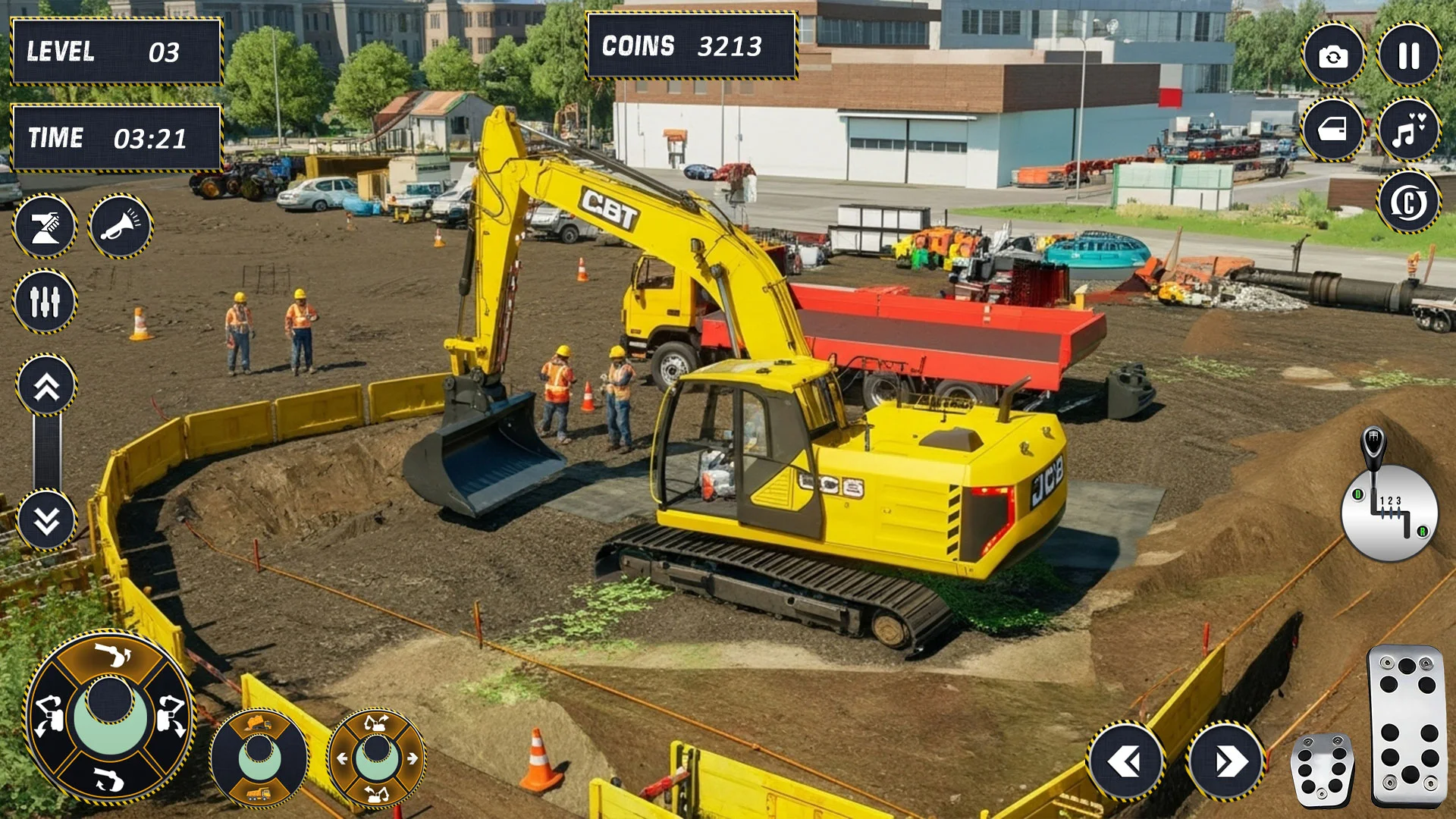
Task: Click the double down chevron button
Action: click(46, 520)
